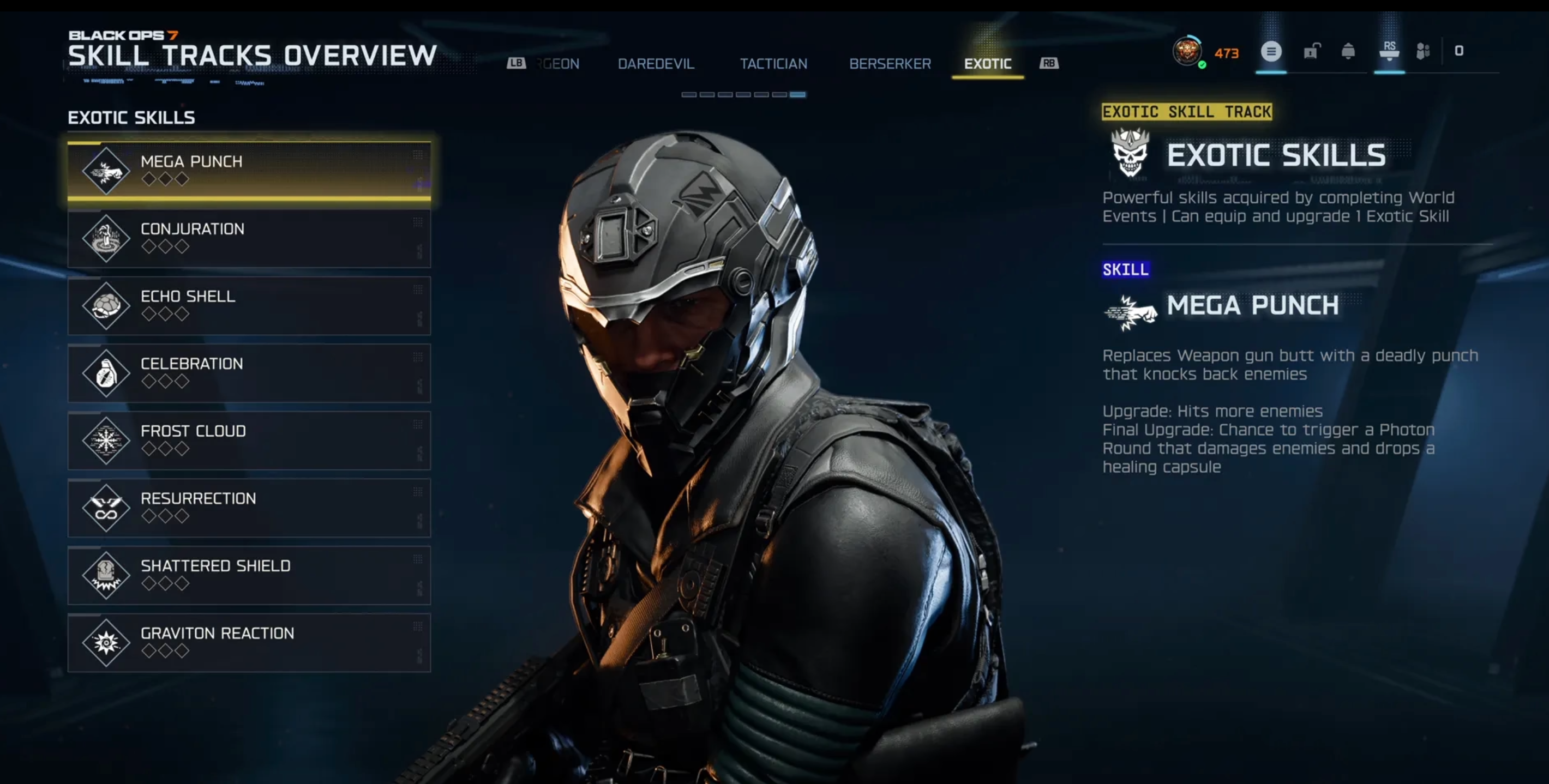1549x784 pixels.
Task: Select the Shattered Shield skill
Action: click(249, 574)
